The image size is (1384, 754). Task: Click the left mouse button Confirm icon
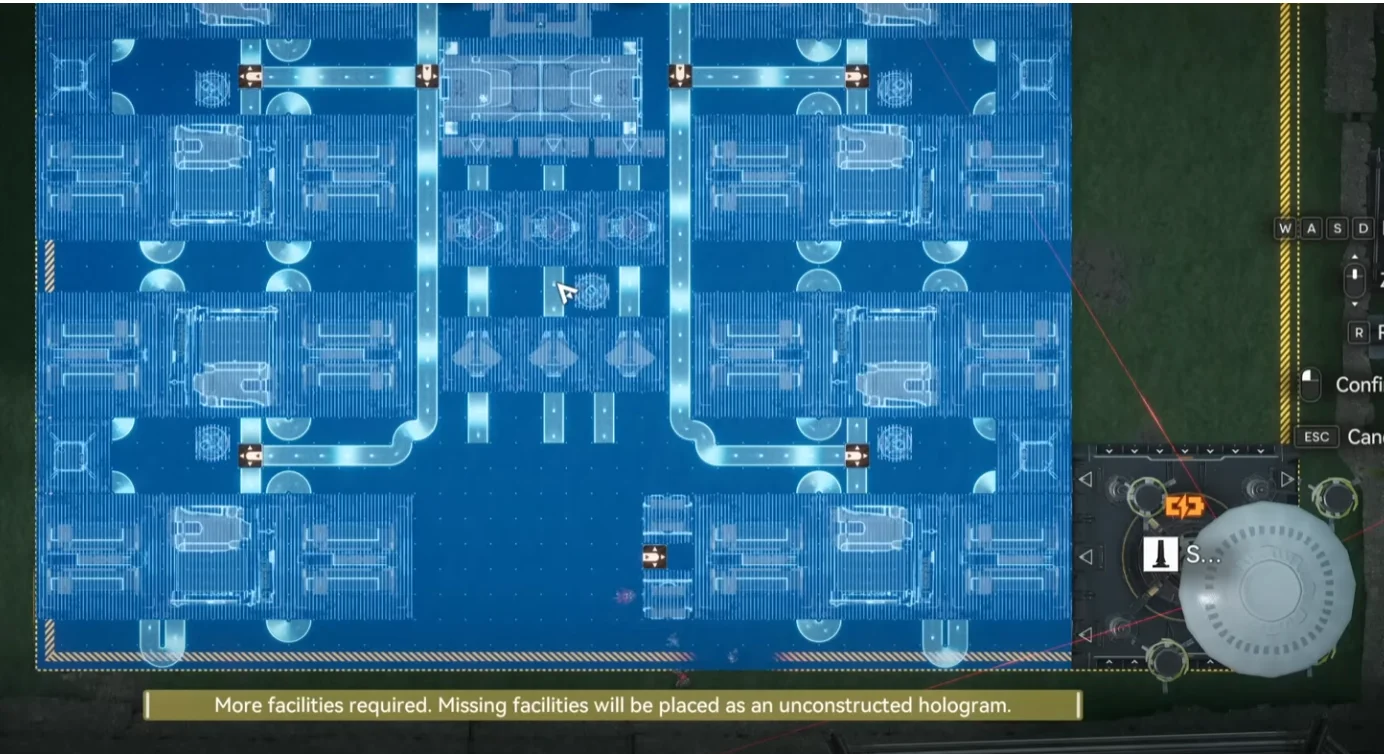click(x=1310, y=384)
